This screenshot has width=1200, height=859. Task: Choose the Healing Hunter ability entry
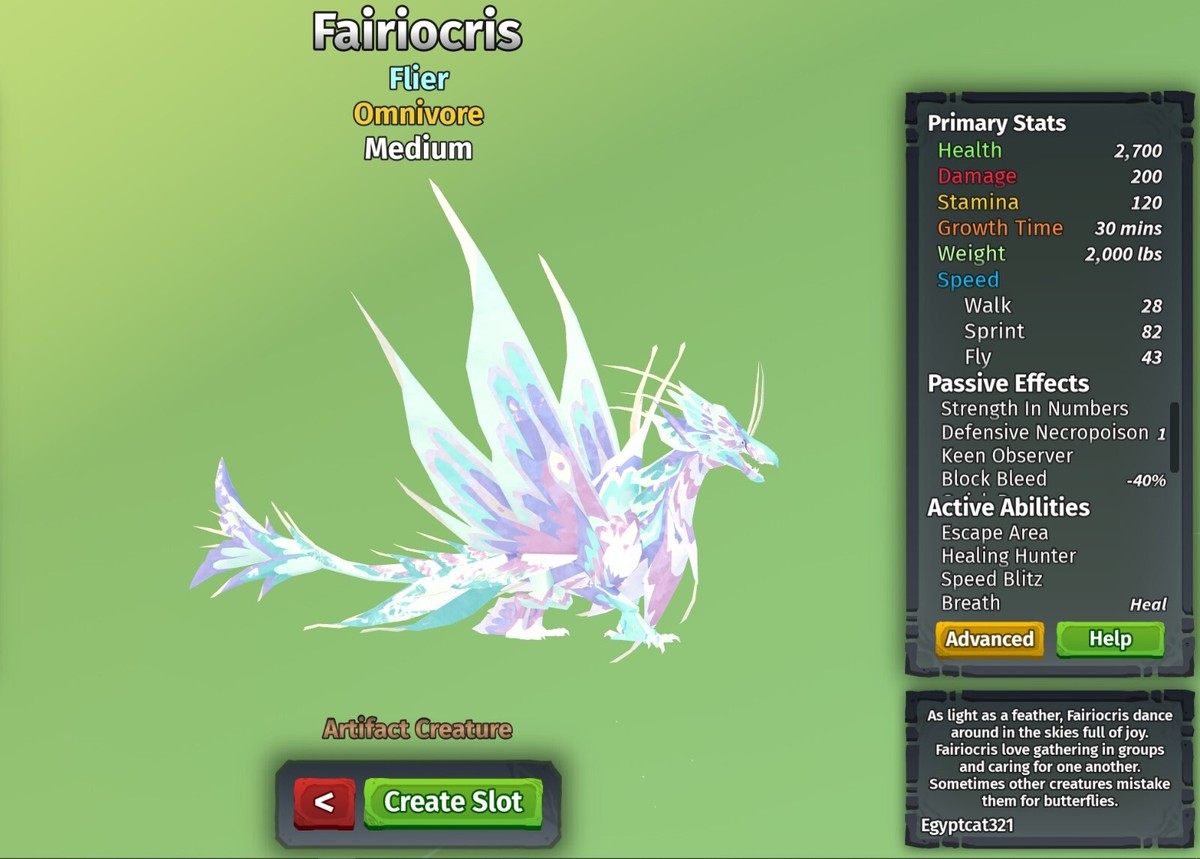coord(1008,556)
